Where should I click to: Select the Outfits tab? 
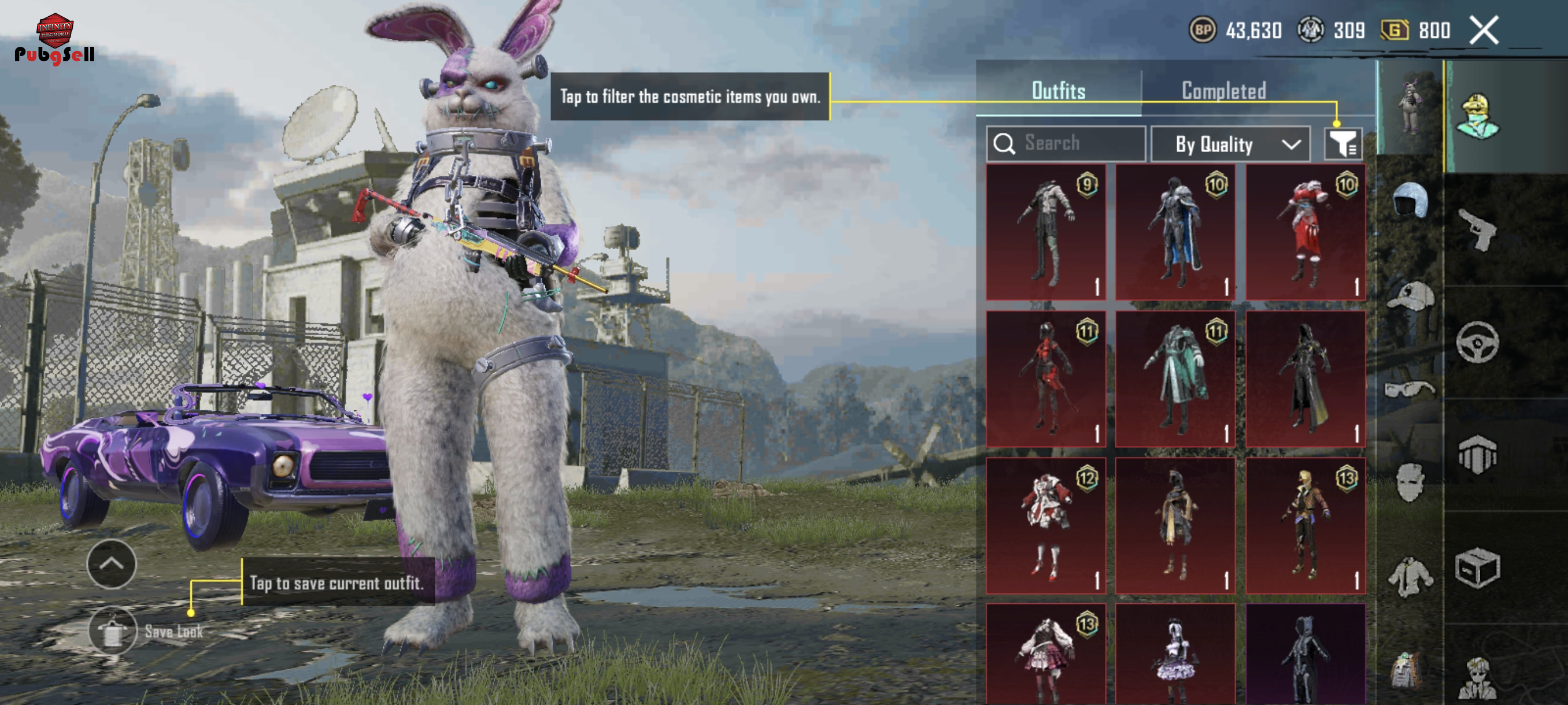(x=1058, y=91)
